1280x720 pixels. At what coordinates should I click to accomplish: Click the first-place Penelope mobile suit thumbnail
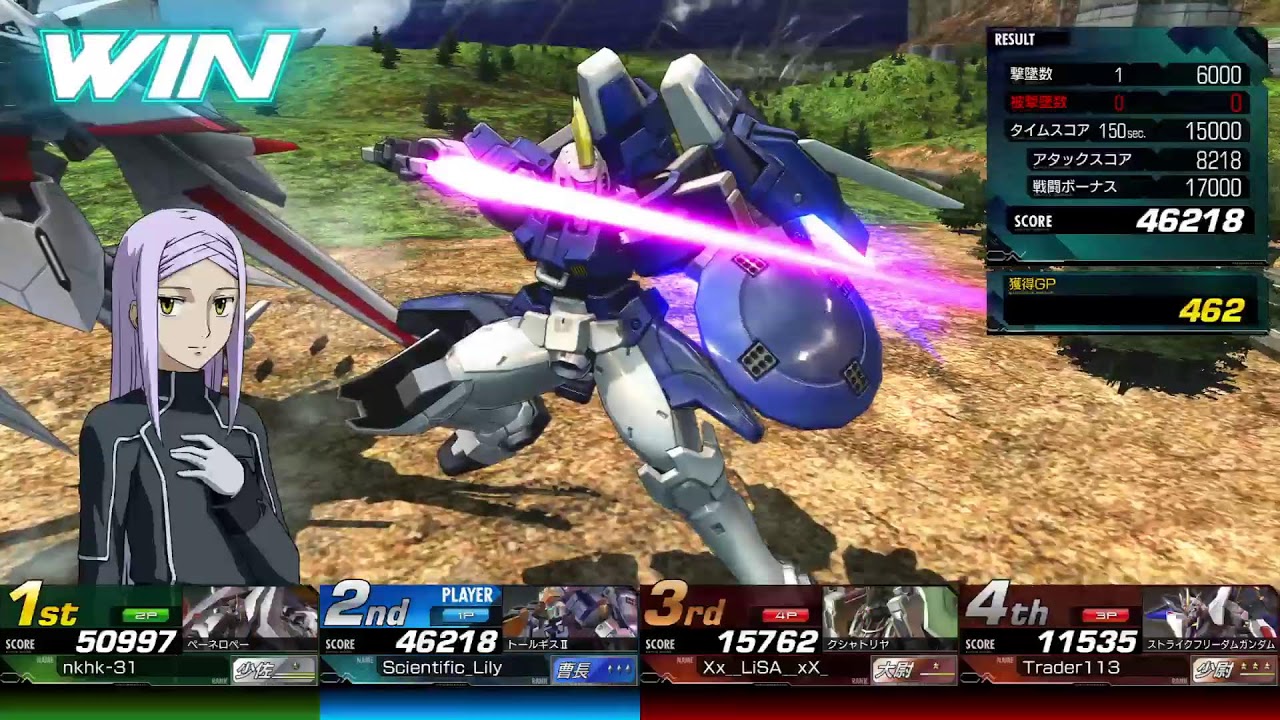click(x=250, y=612)
